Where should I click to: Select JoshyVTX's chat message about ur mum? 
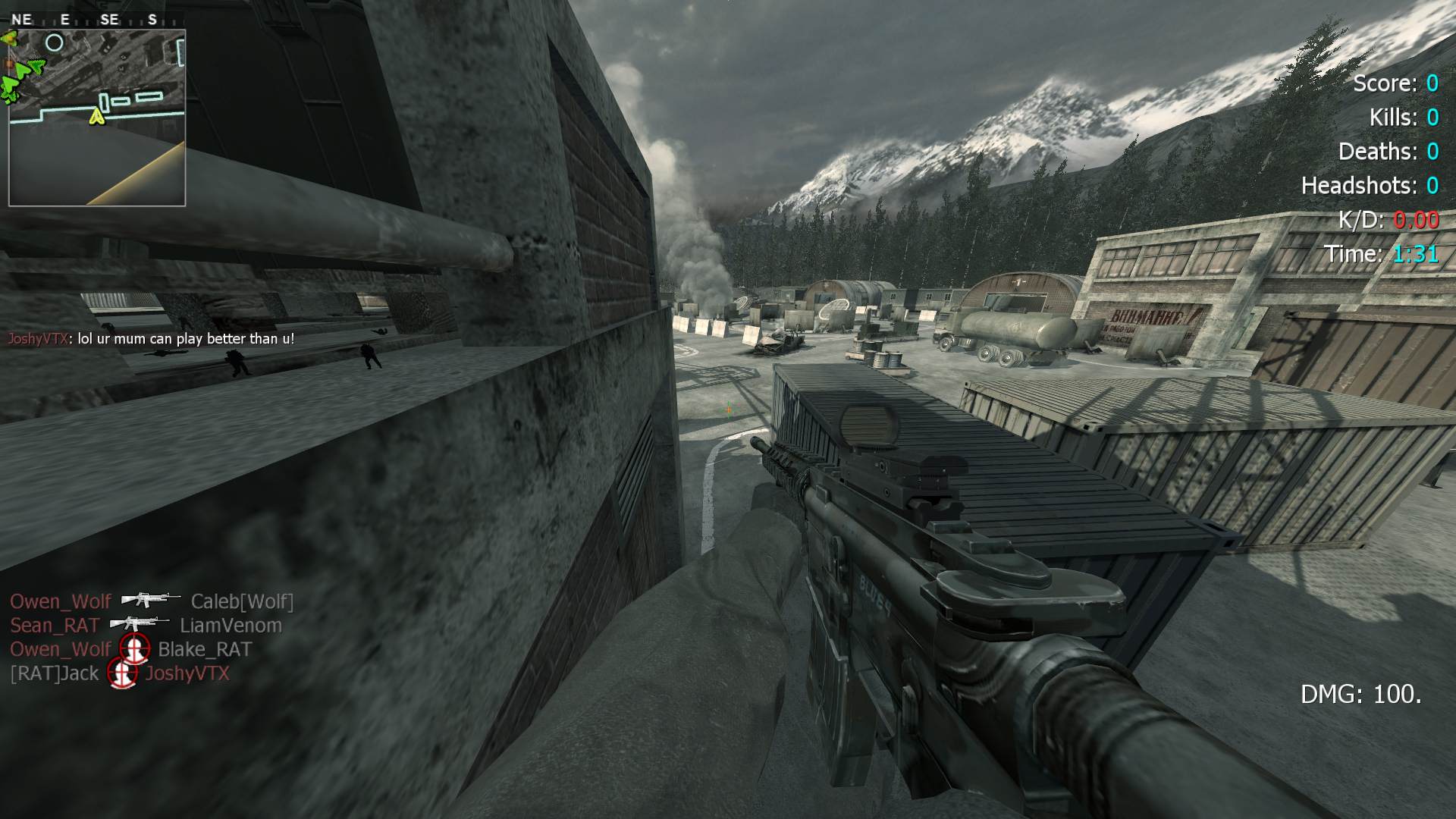151,339
